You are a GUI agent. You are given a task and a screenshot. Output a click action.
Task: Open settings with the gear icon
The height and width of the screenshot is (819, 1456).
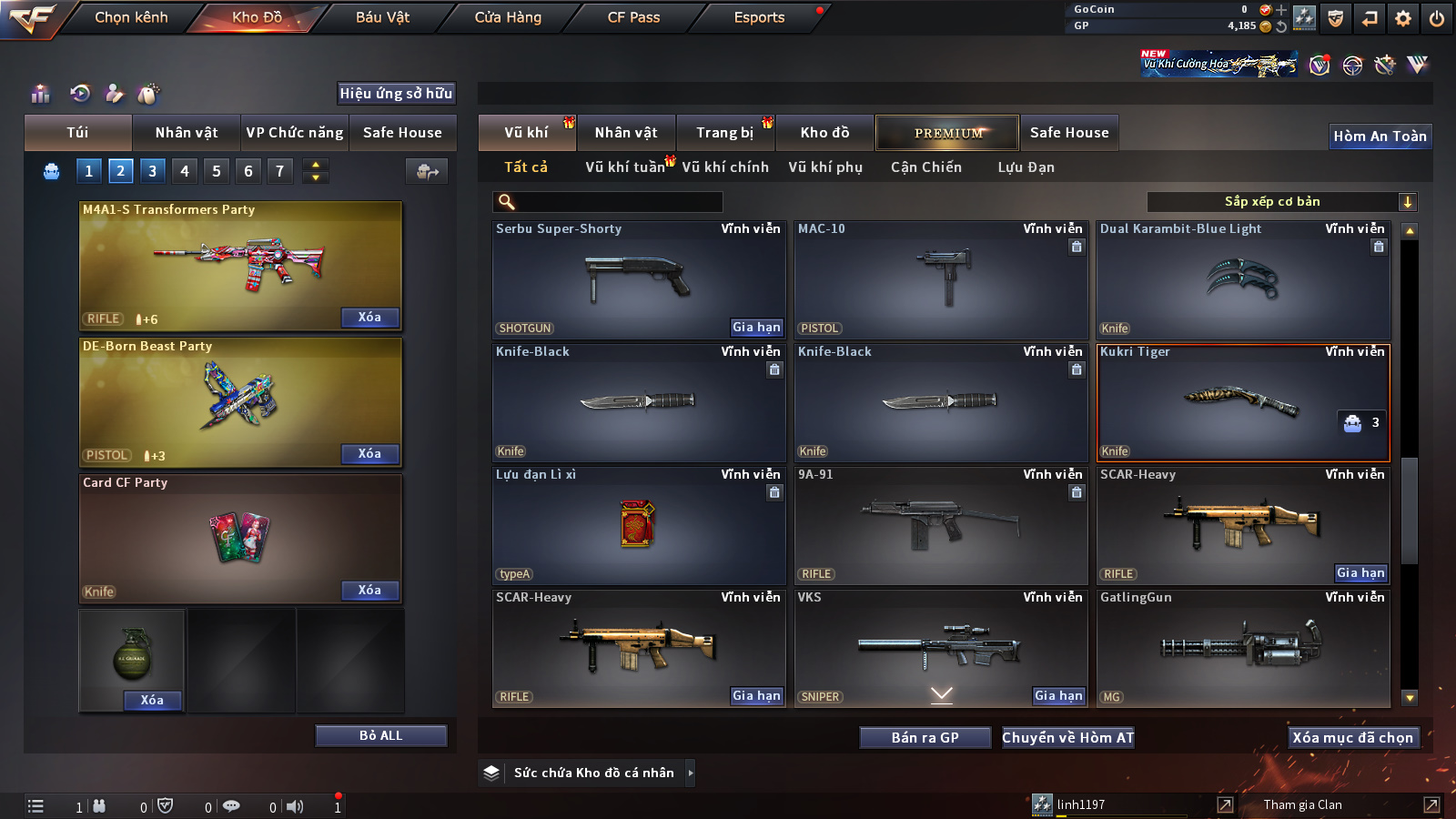tap(1403, 18)
